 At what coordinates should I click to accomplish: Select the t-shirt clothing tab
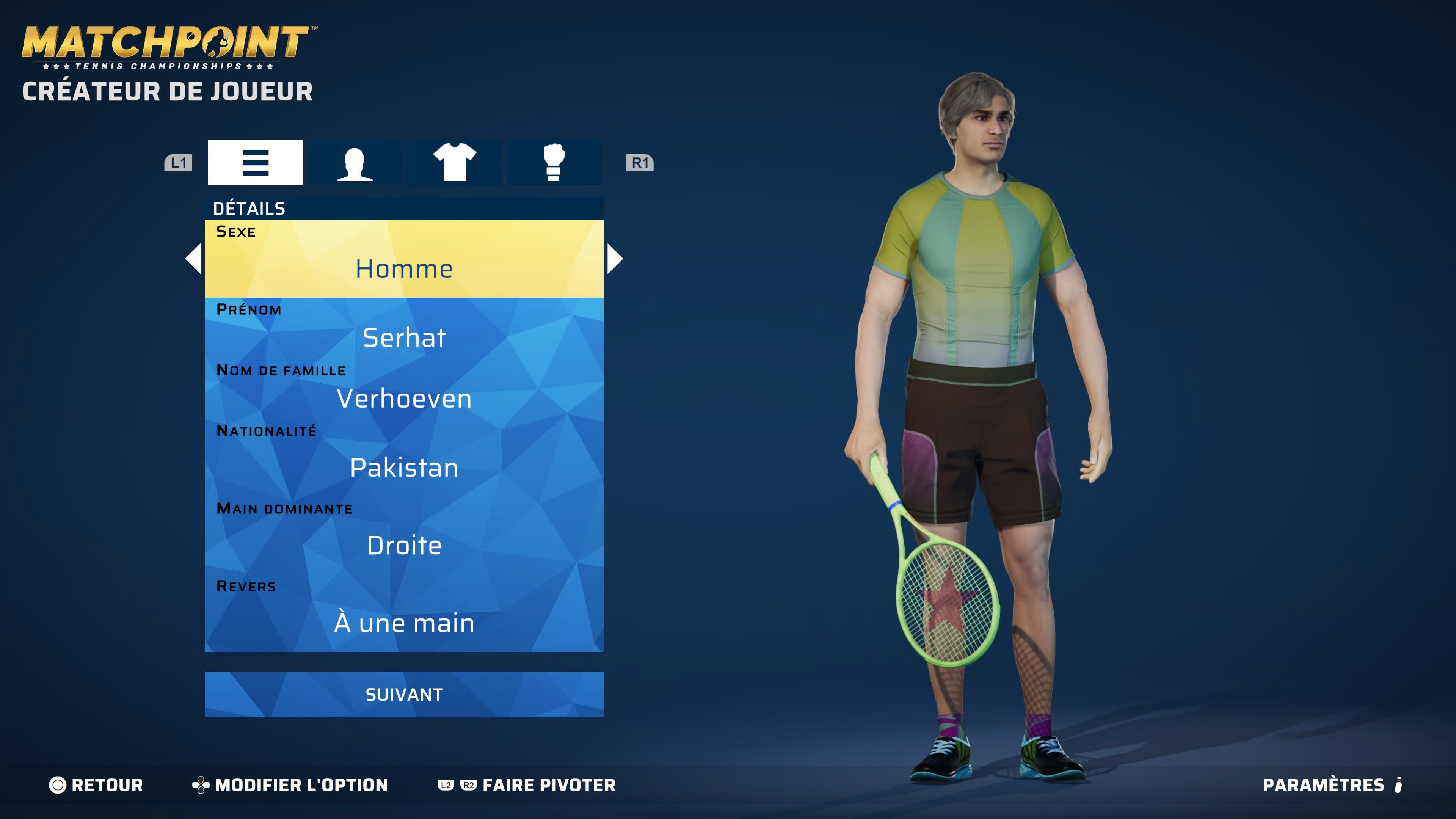[455, 162]
